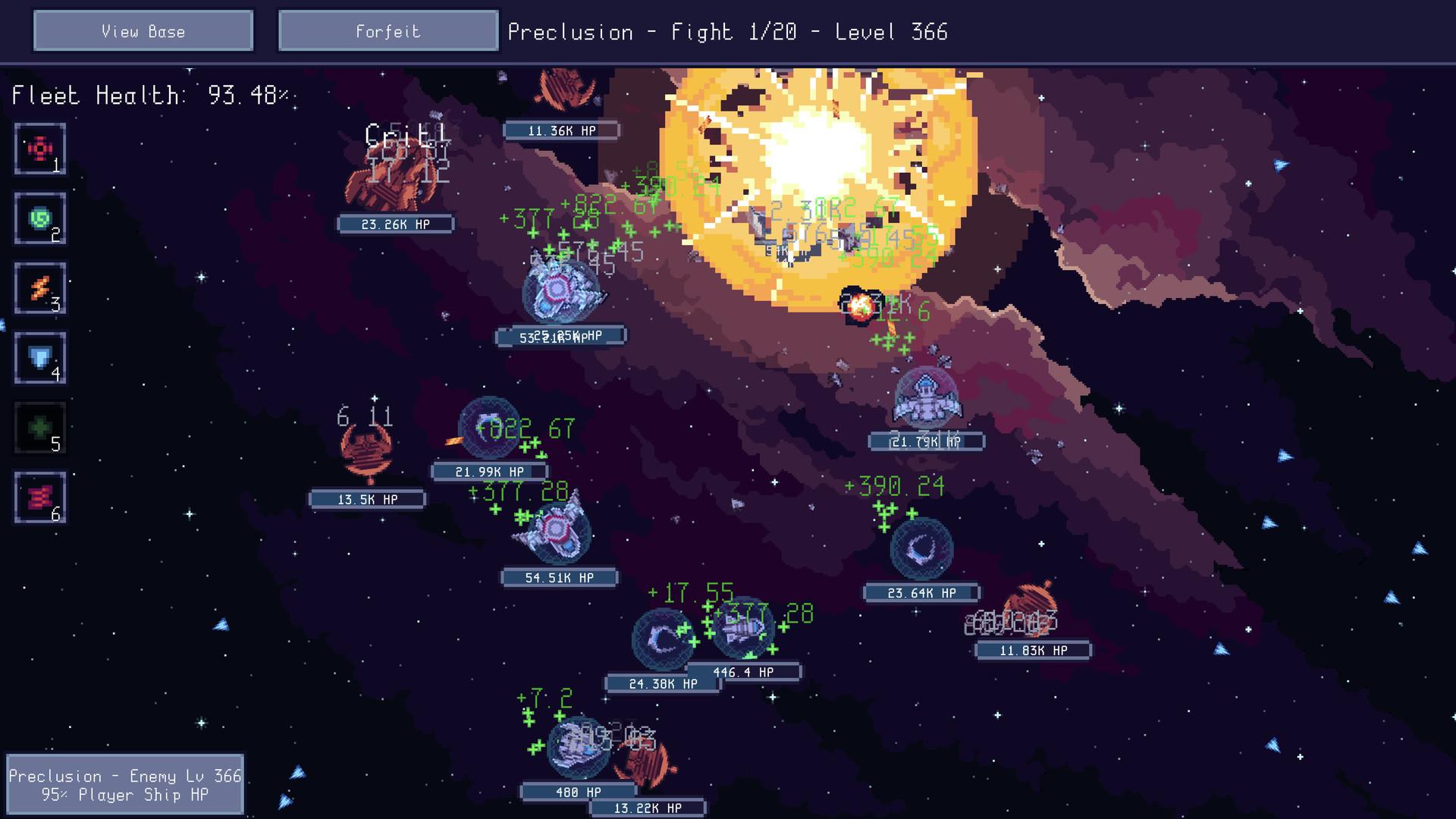
Task: Activate the blue shield ability 4
Action: [40, 358]
